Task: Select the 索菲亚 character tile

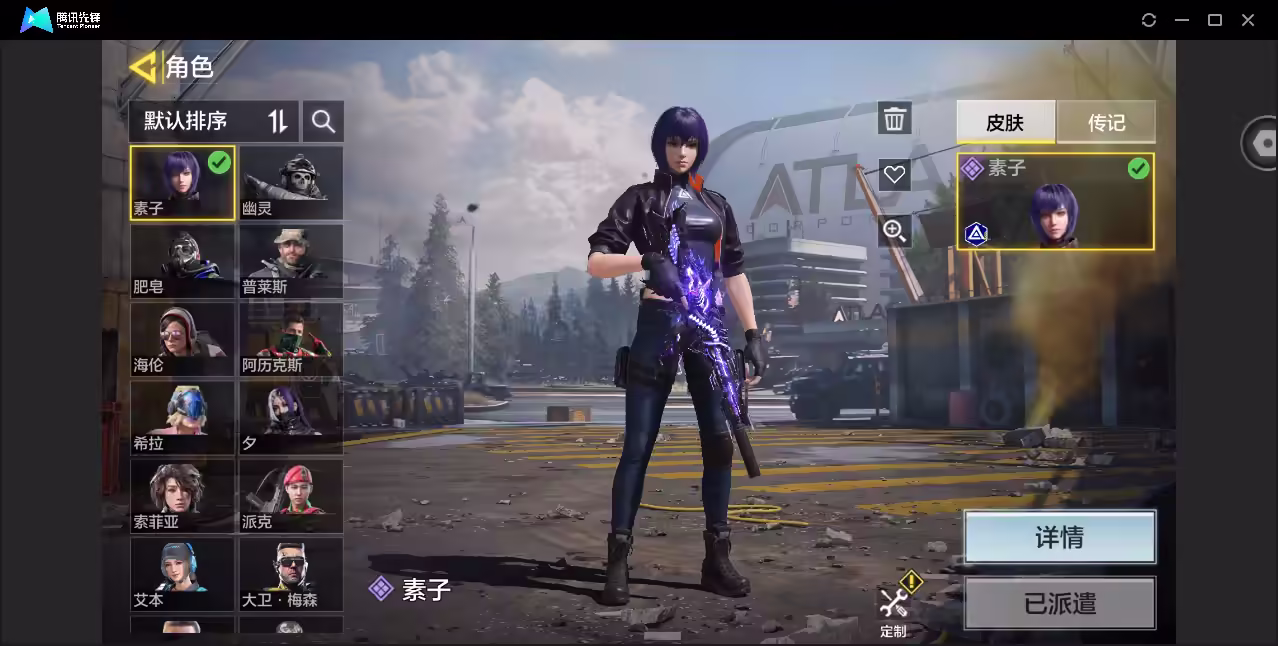Action: coord(182,495)
